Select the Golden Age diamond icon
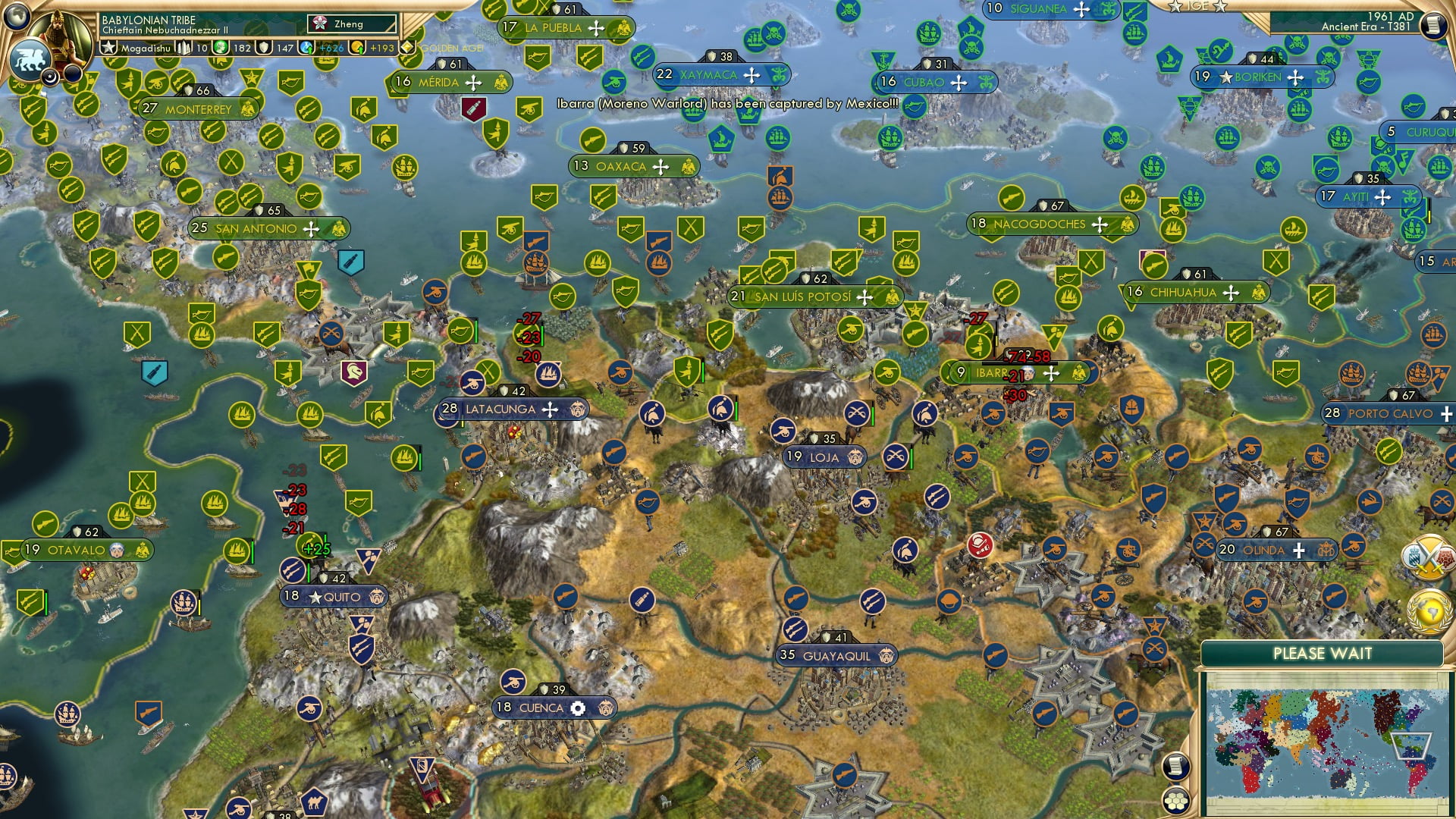Viewport: 1456px width, 819px height. [x=407, y=48]
